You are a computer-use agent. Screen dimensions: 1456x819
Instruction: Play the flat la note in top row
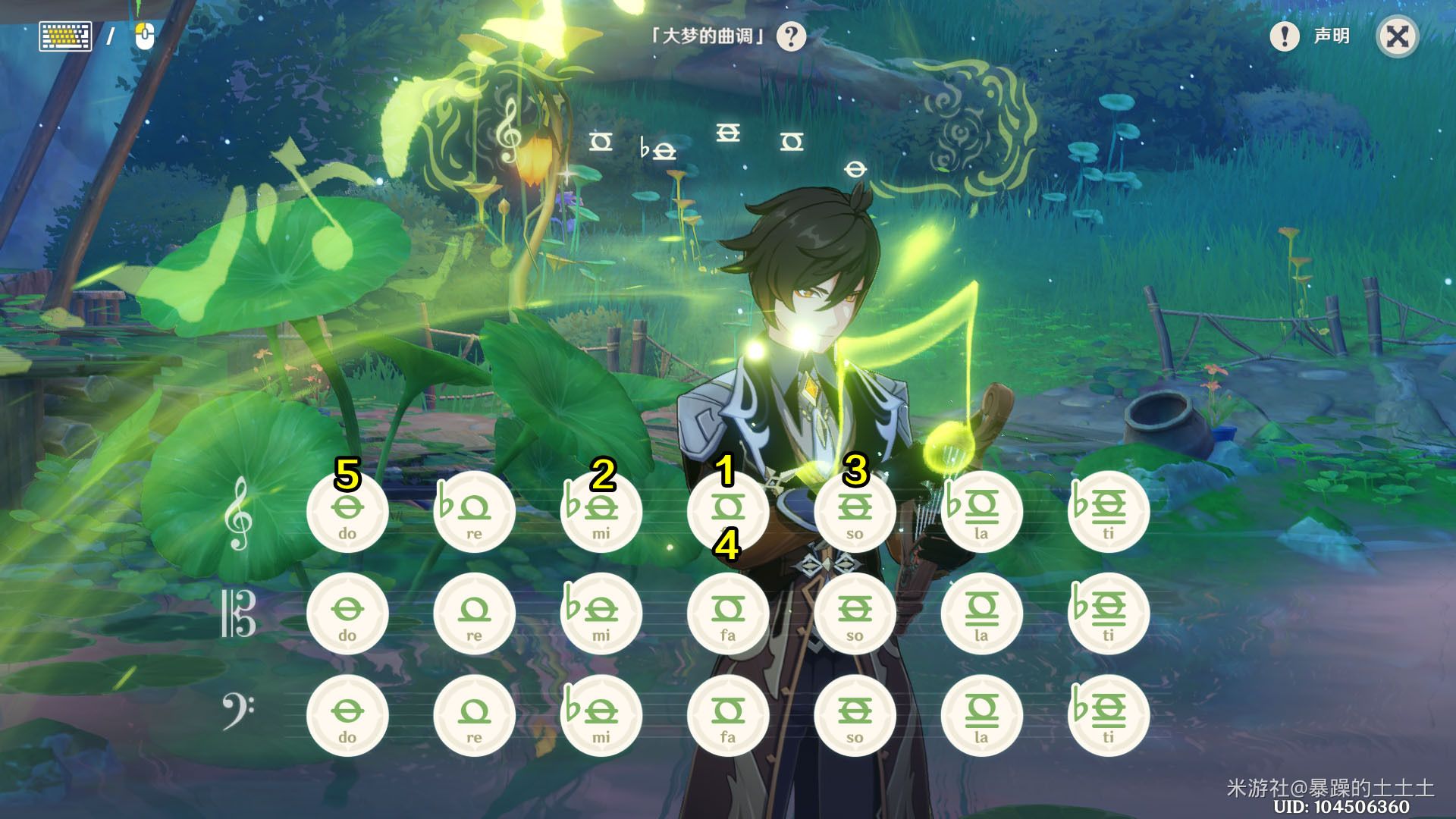click(981, 512)
